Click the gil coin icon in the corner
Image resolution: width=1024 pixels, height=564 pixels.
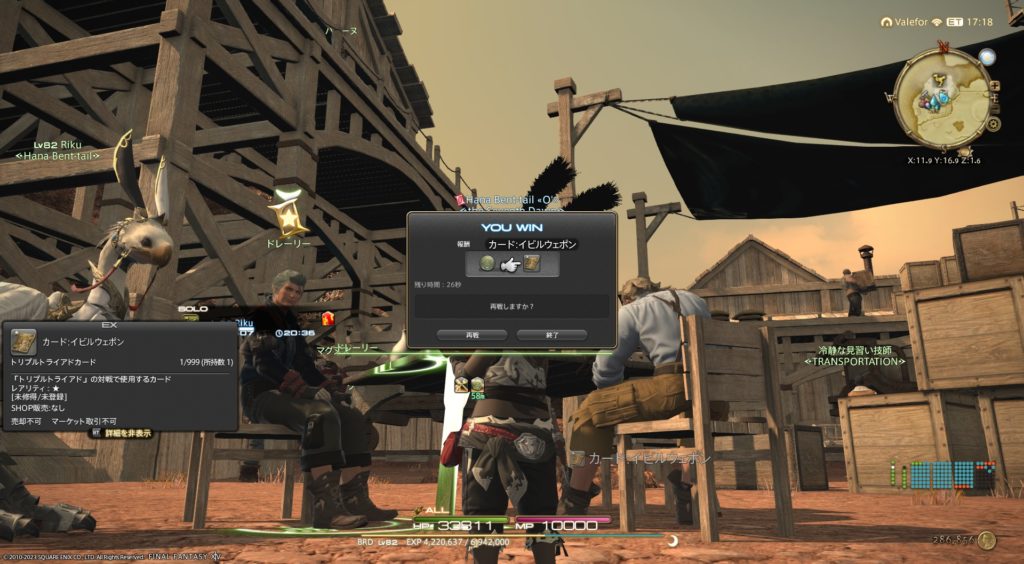986,540
